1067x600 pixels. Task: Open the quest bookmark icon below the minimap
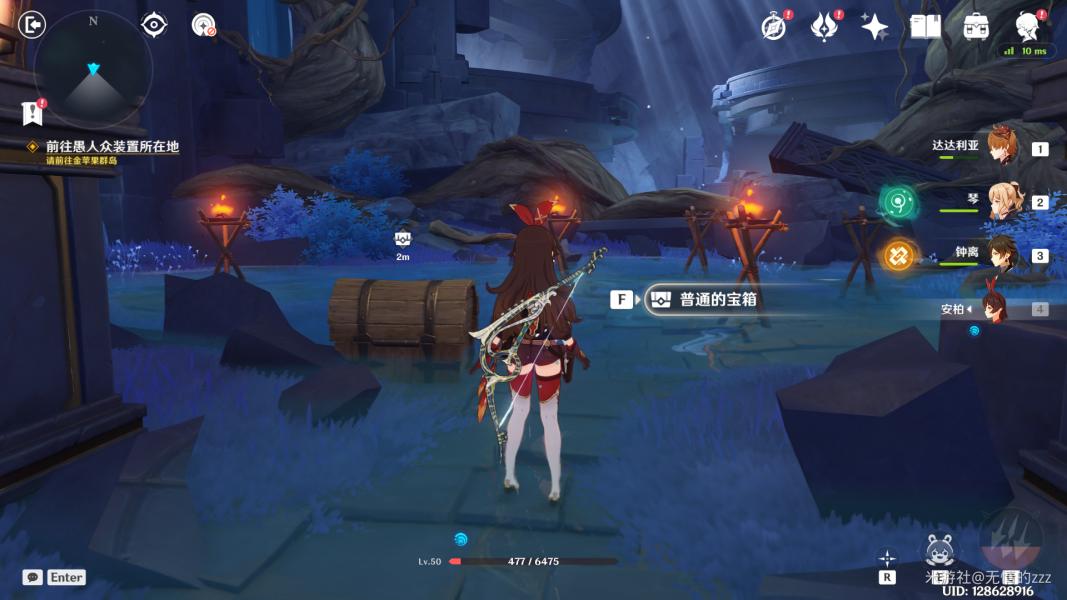[33, 114]
